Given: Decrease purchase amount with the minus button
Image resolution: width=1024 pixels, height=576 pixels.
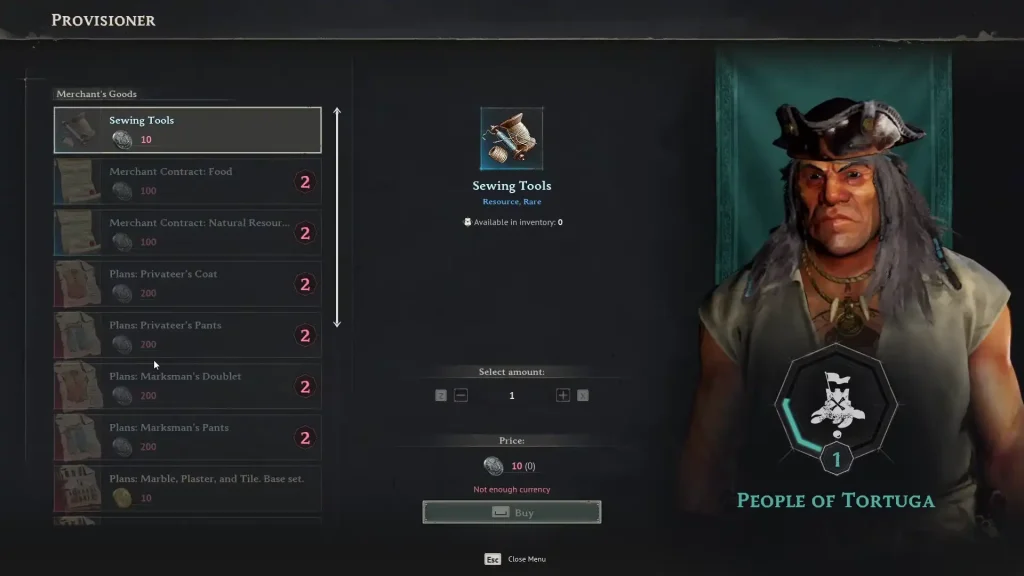Looking at the screenshot, I should (461, 395).
